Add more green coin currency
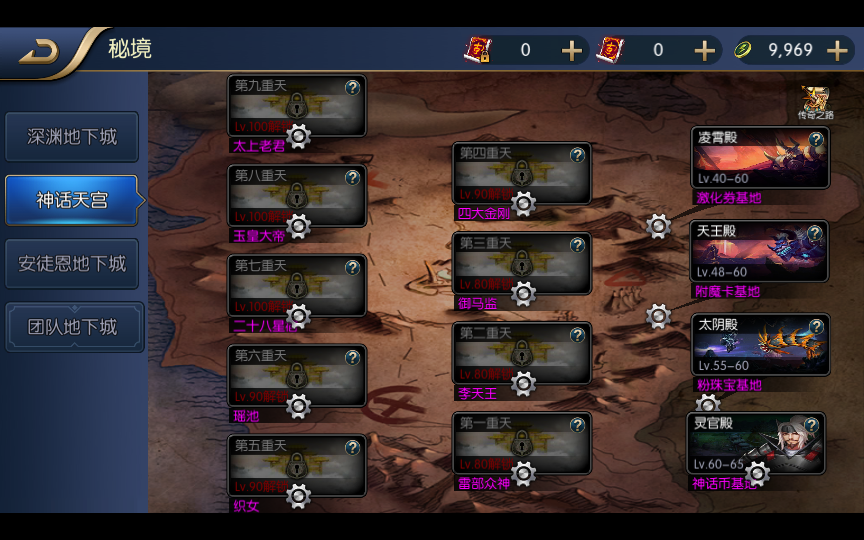Screen dimensions: 864x540 coord(837,51)
